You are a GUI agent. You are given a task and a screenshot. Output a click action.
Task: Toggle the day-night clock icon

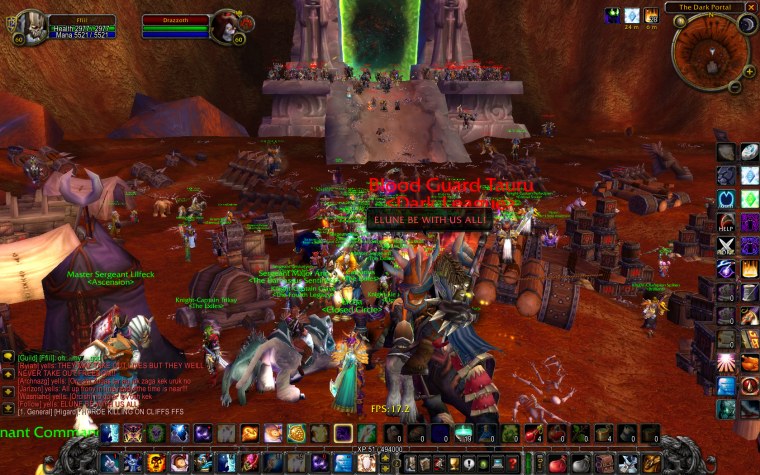746,24
